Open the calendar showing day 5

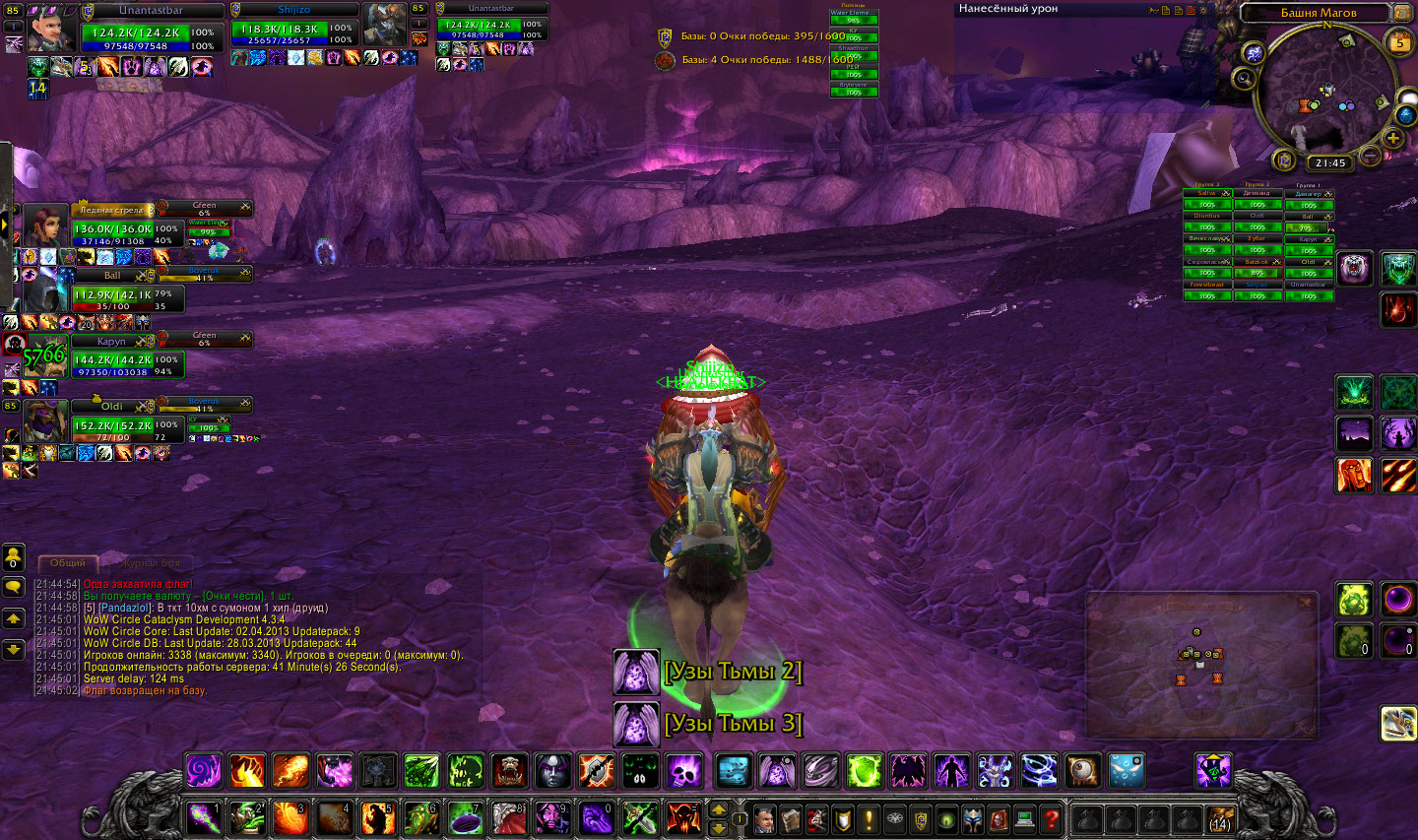pos(1399,42)
